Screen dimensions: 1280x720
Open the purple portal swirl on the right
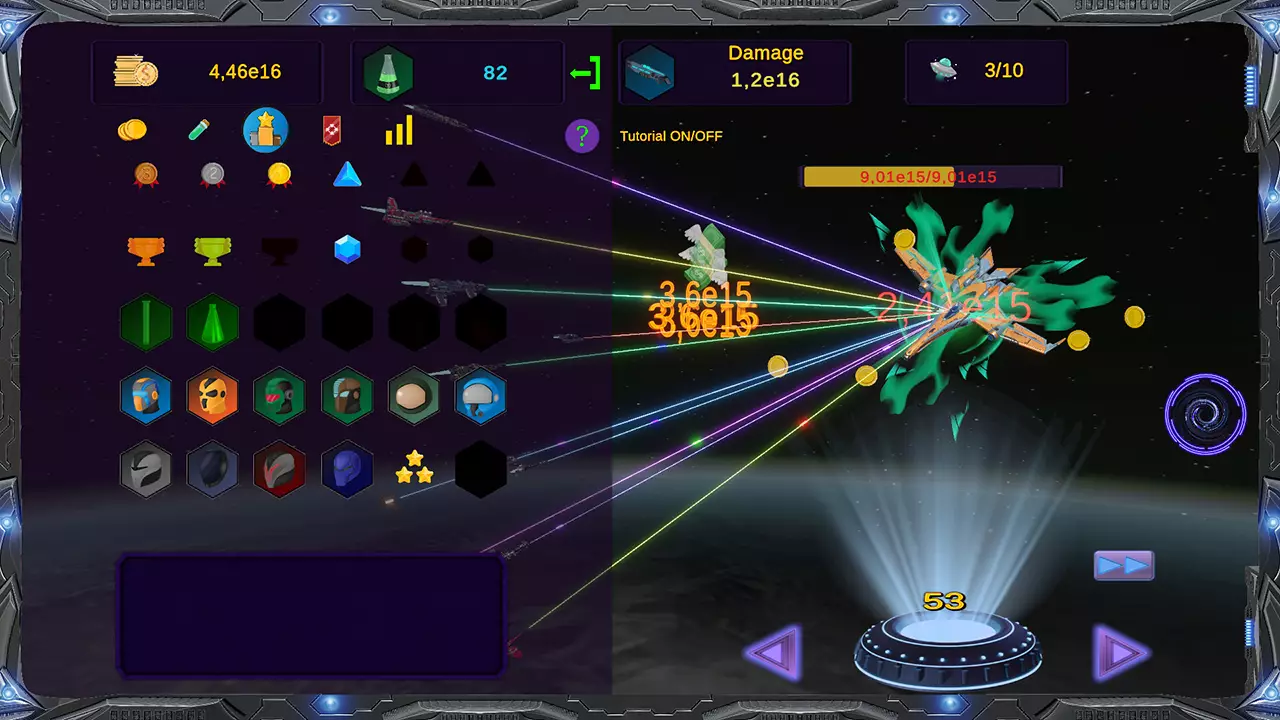pos(1205,414)
